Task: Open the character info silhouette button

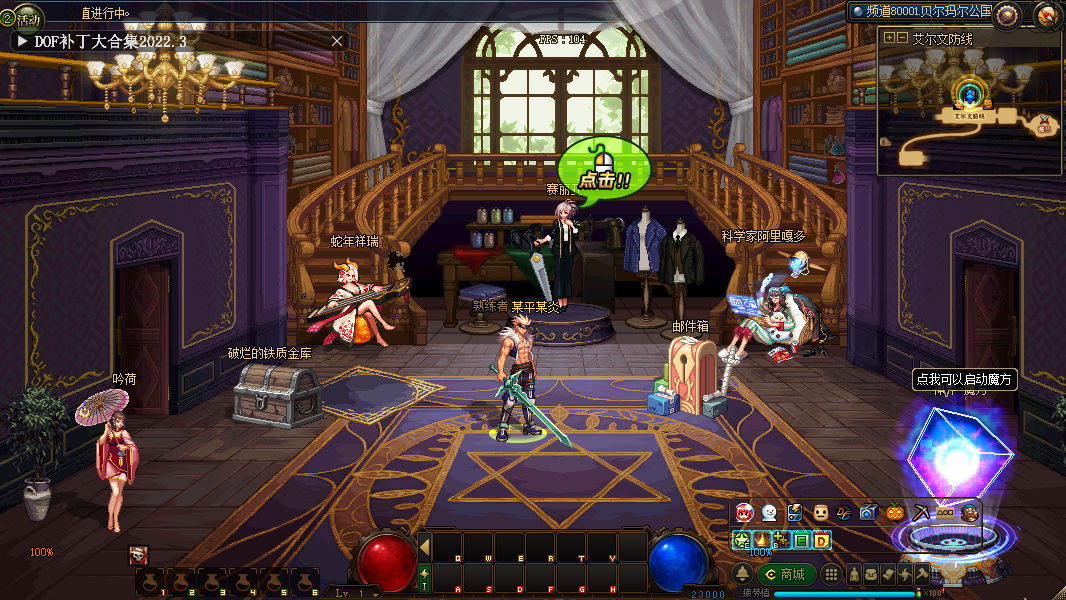Action: coord(854,574)
